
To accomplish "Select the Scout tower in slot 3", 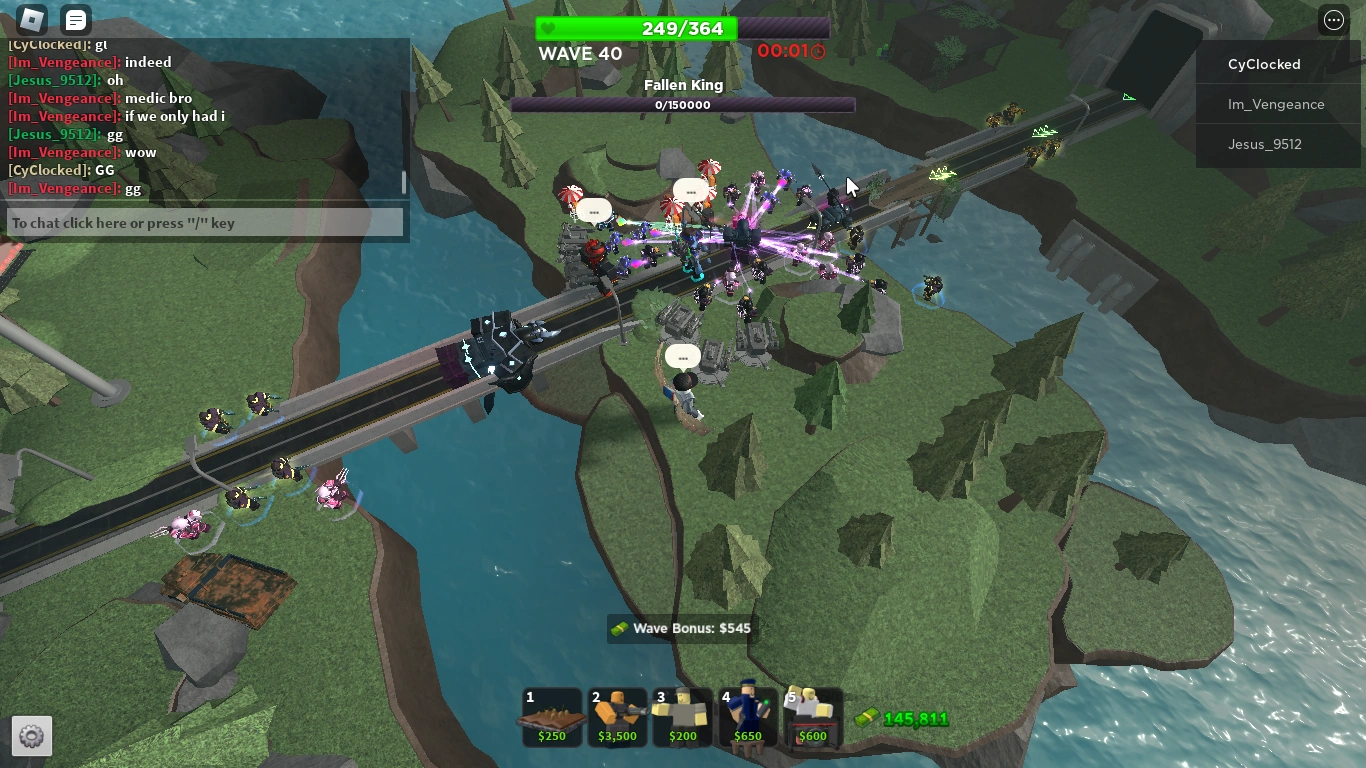I will [682, 716].
